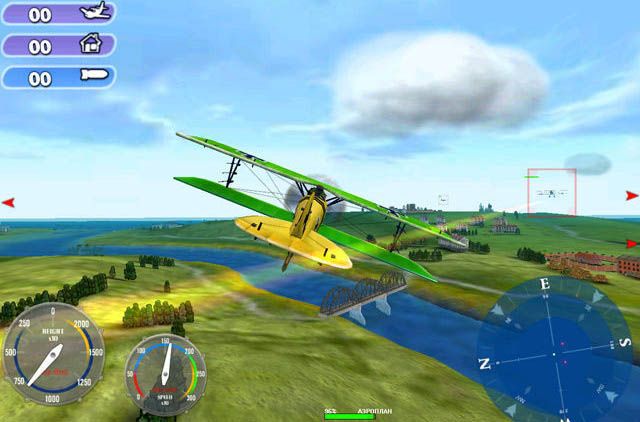
Task: Choose the bomb counter icon
Action: [91, 77]
